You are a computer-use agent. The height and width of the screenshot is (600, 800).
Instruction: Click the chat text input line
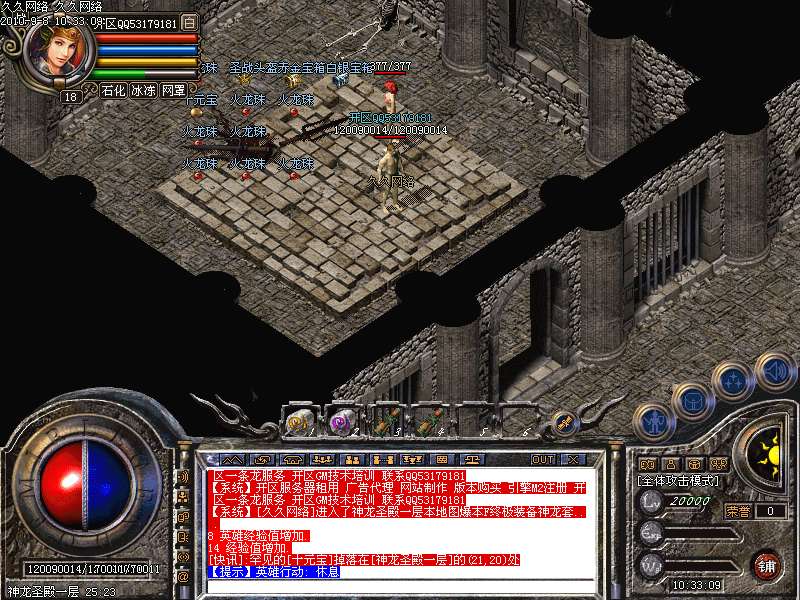click(400, 585)
